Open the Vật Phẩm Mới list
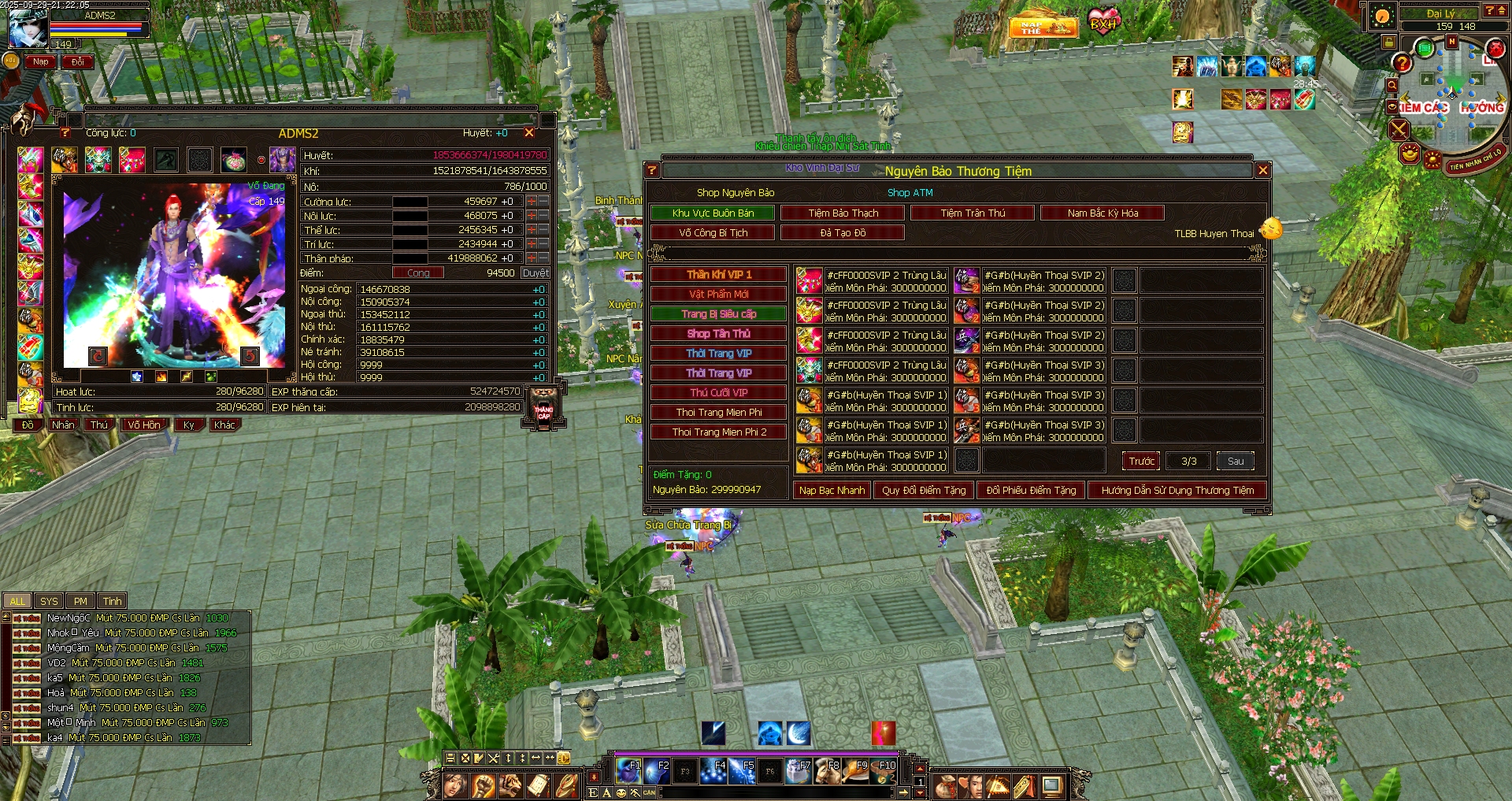 pyautogui.click(x=718, y=294)
